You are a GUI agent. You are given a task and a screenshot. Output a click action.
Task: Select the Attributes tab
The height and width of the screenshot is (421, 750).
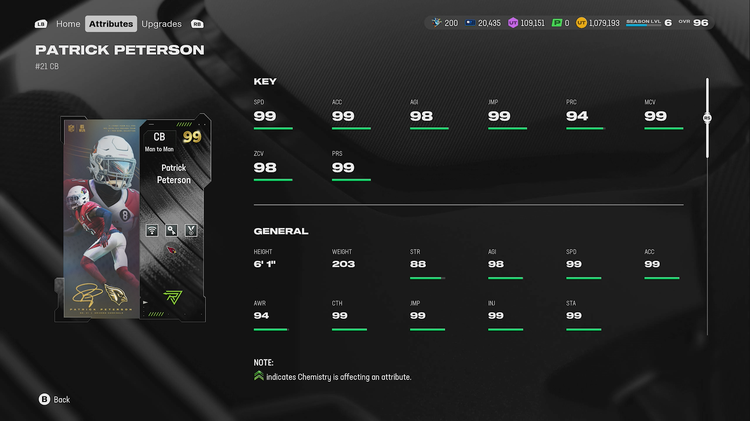111,23
